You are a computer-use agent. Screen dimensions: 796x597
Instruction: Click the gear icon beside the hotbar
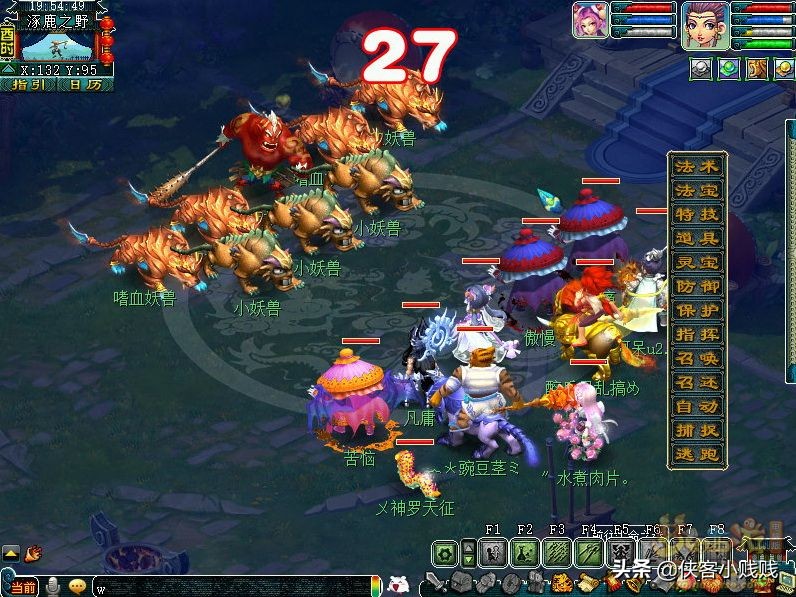[444, 552]
